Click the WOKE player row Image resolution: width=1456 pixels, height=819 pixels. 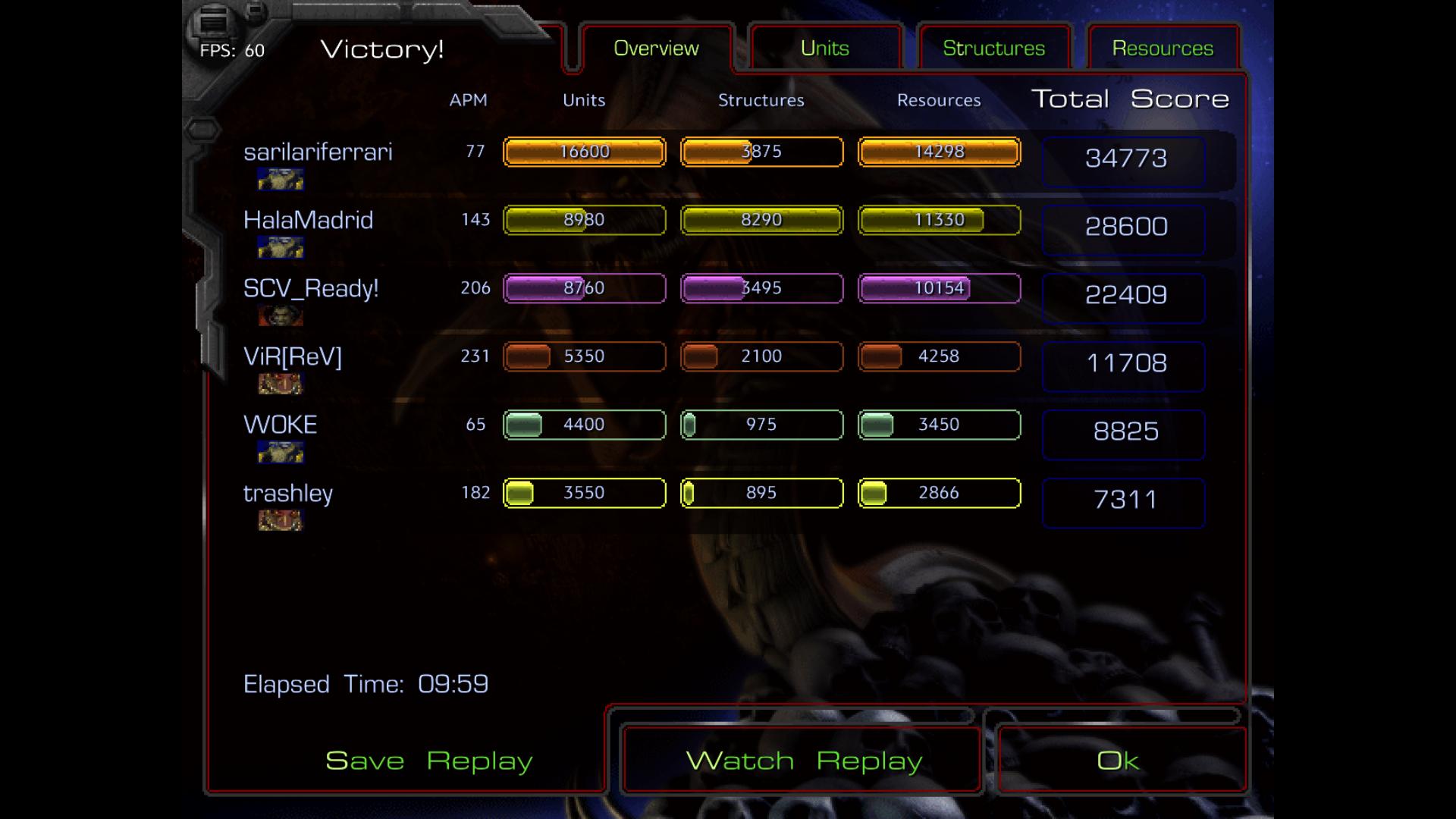(x=281, y=425)
